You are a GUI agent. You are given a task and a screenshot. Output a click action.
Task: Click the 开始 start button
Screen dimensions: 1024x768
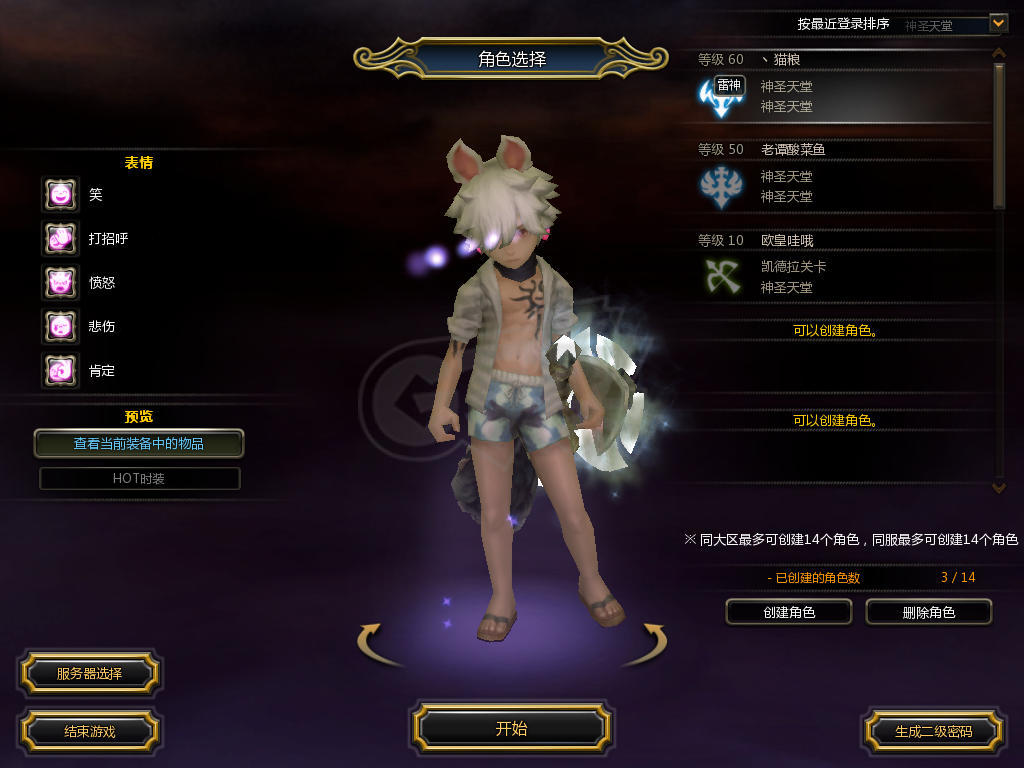511,729
